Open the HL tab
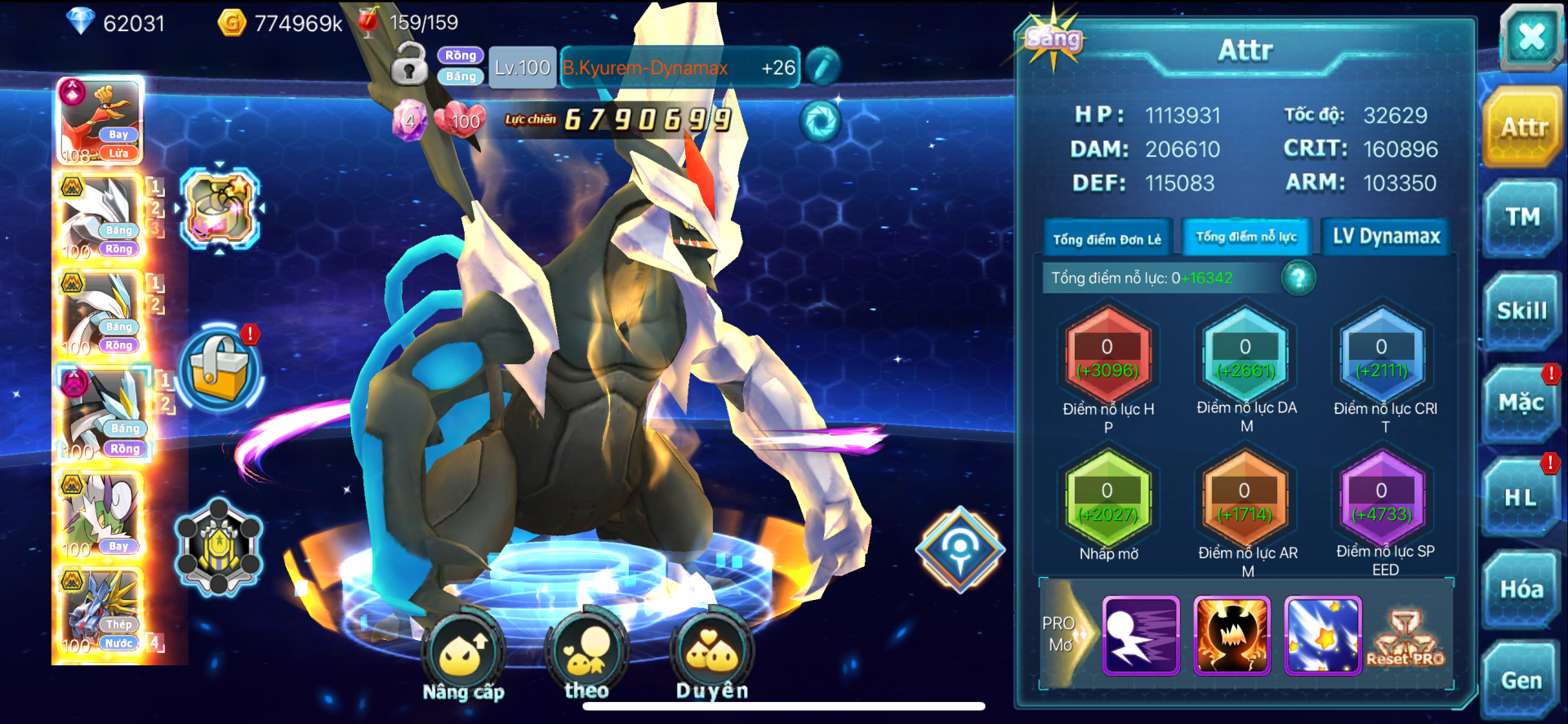The image size is (1568, 724). click(x=1521, y=497)
